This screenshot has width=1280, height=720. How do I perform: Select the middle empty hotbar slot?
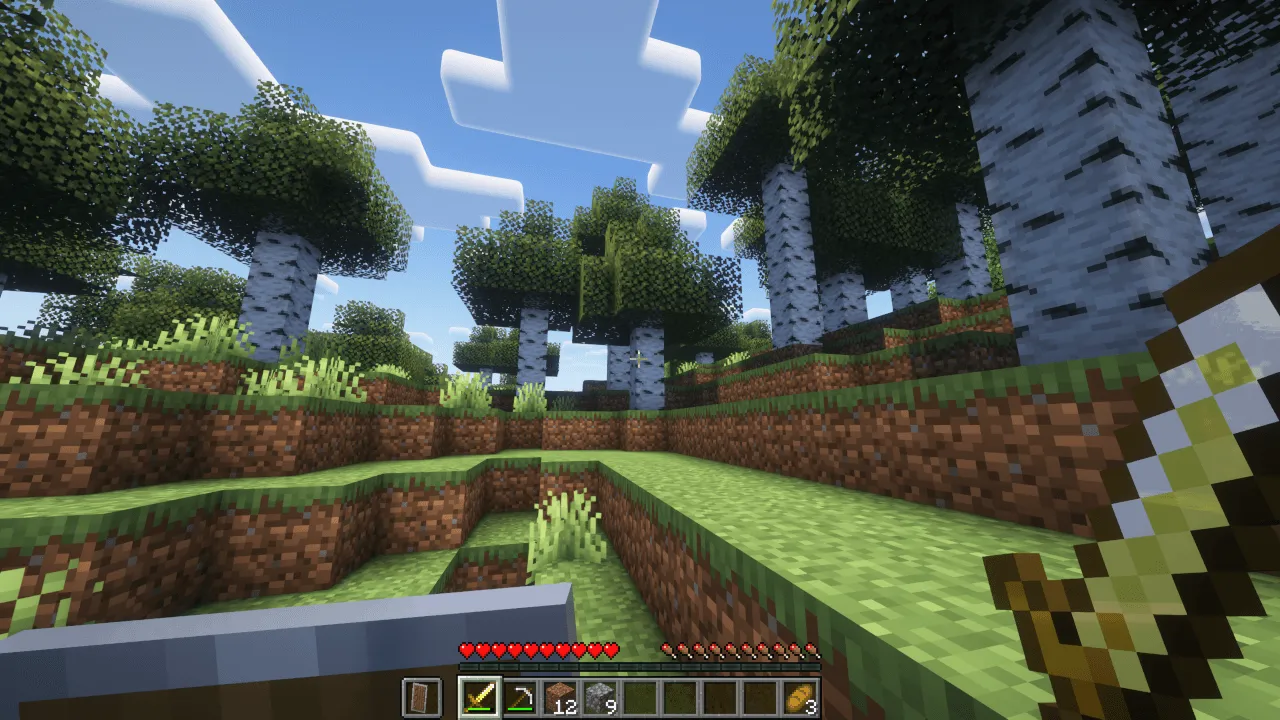677,697
